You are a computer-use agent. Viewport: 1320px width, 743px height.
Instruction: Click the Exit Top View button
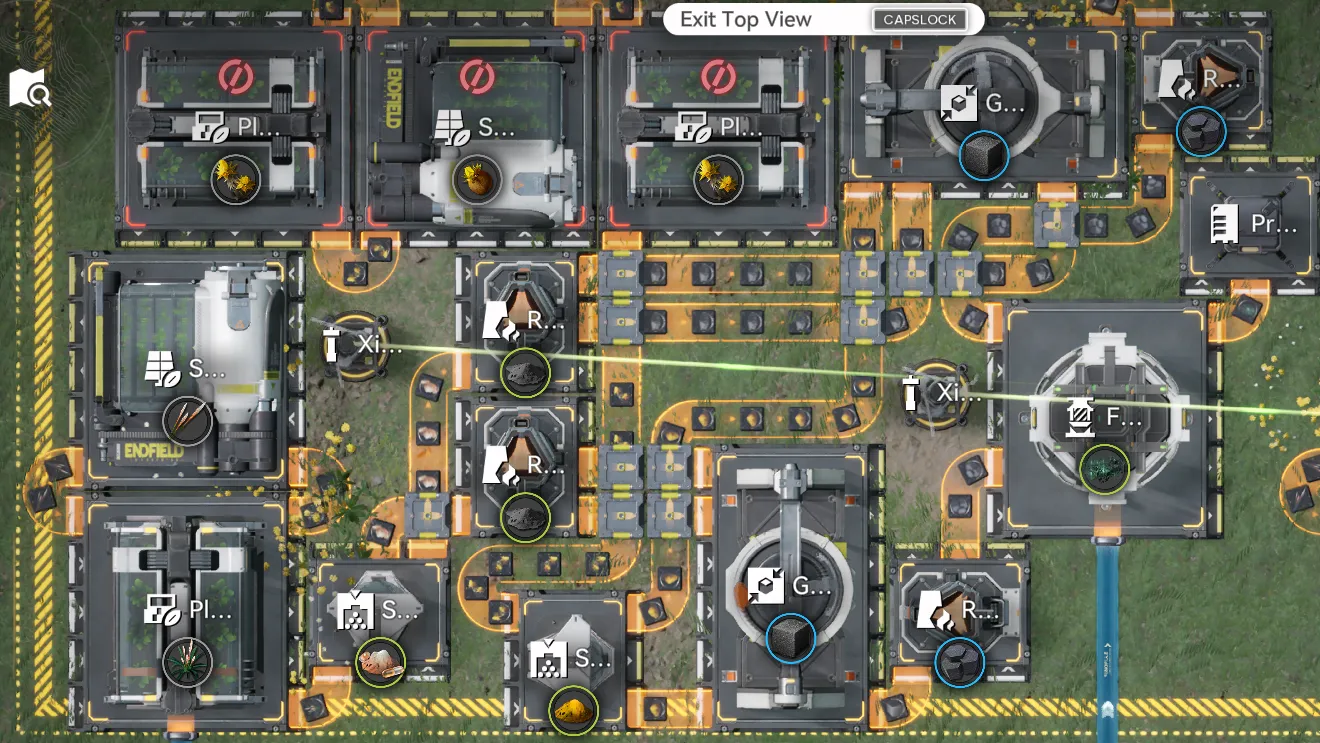click(743, 20)
